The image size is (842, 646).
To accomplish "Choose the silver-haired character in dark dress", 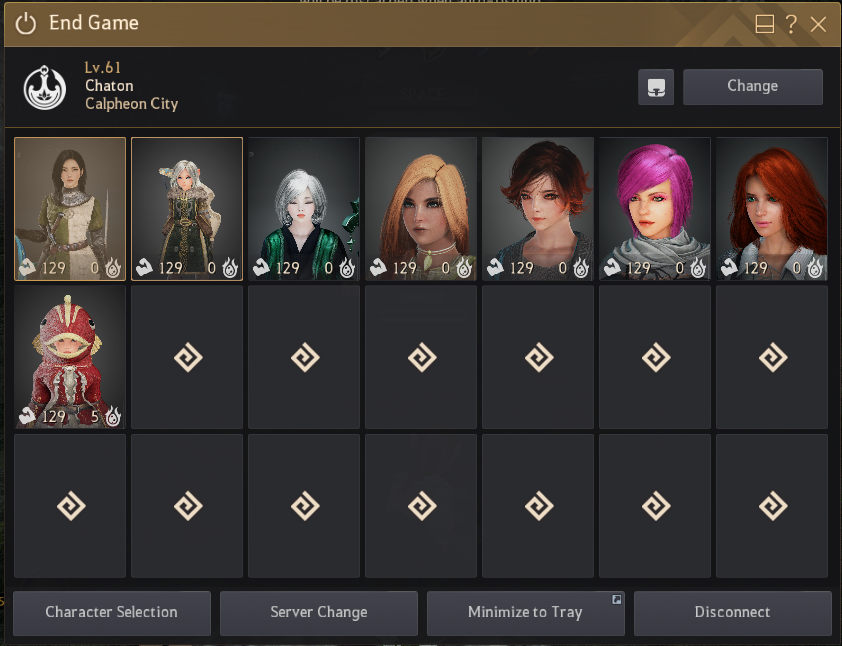I will pos(187,208).
